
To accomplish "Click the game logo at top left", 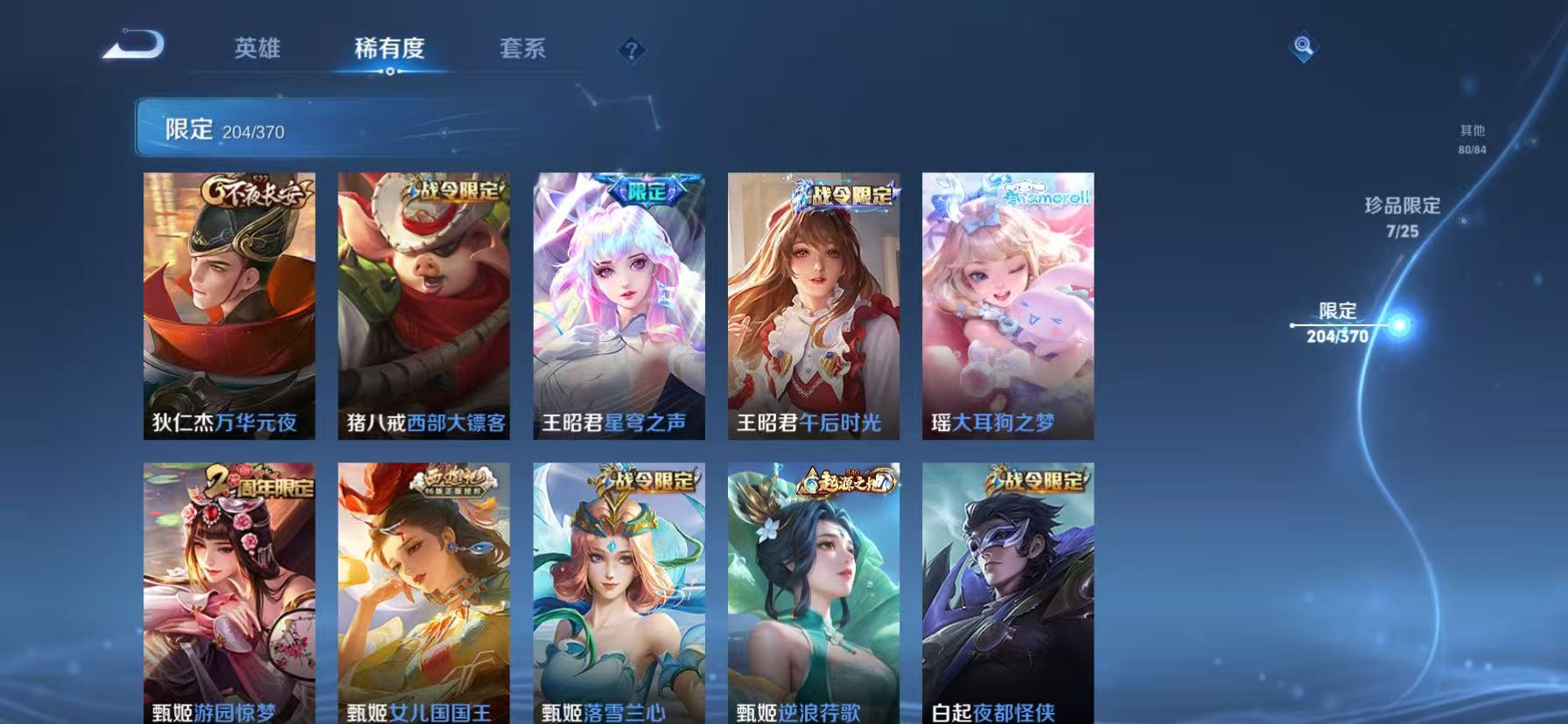I will point(133,45).
